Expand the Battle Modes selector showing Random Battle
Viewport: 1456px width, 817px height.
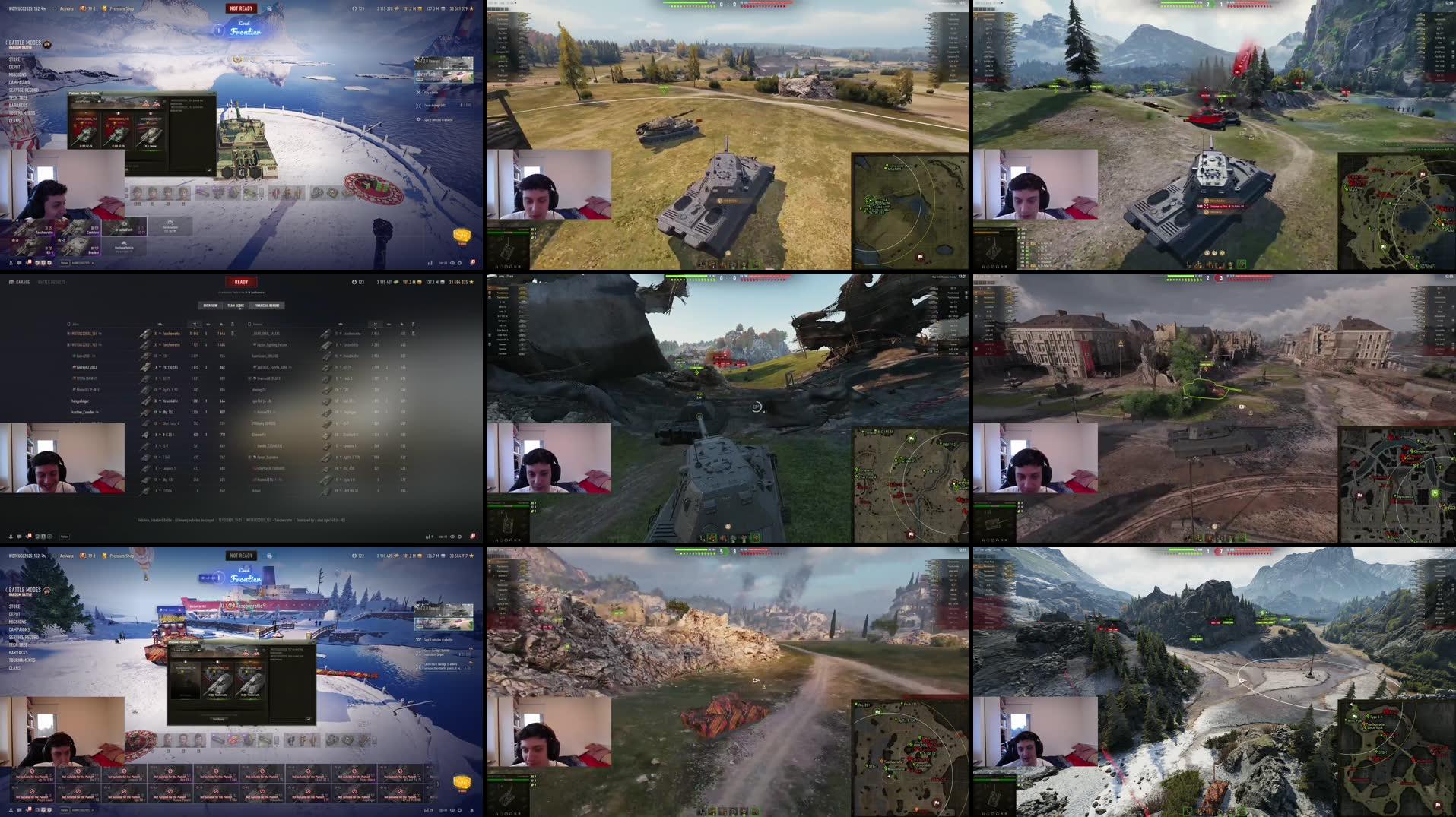click(27, 44)
